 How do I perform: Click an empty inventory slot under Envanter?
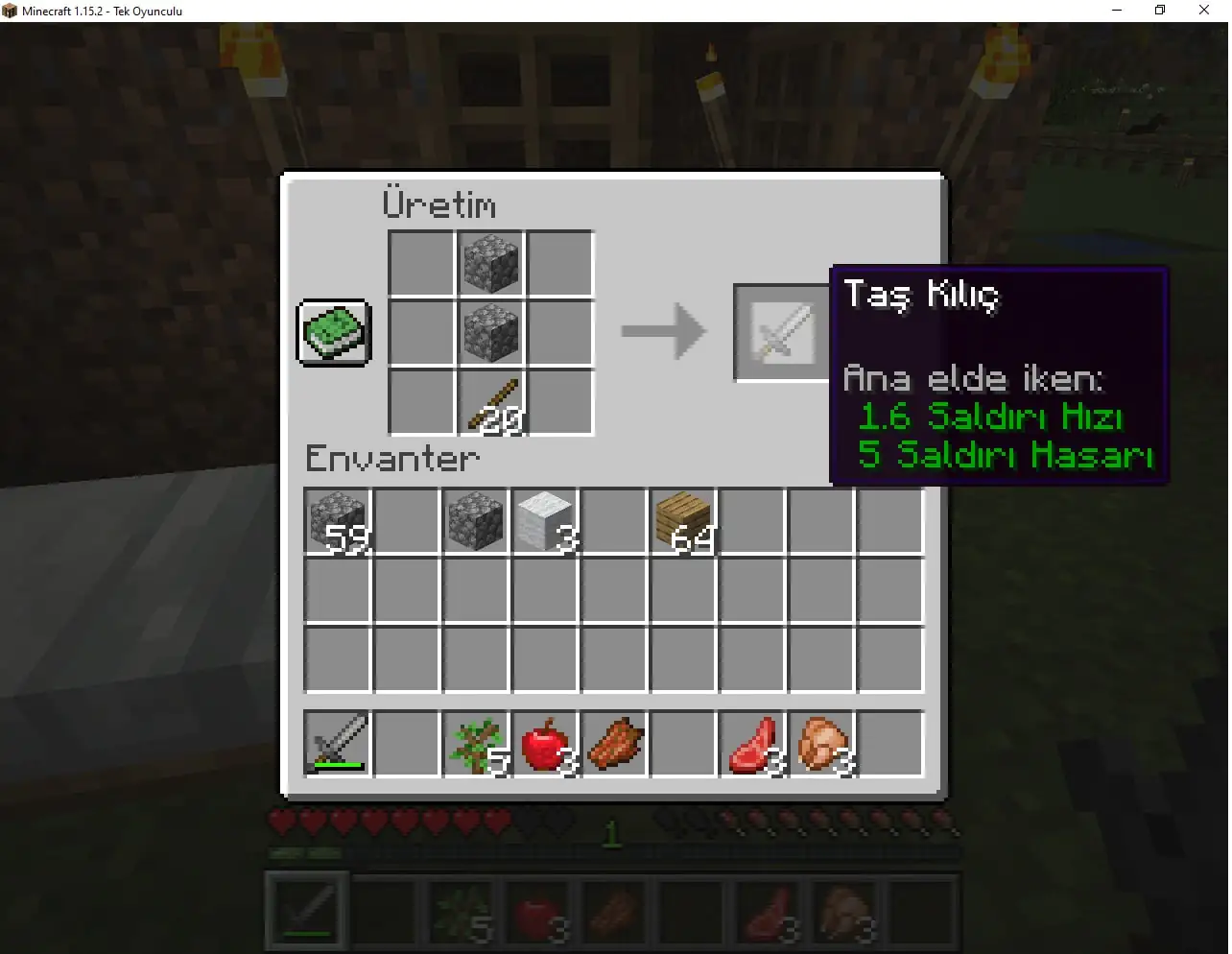click(x=407, y=589)
